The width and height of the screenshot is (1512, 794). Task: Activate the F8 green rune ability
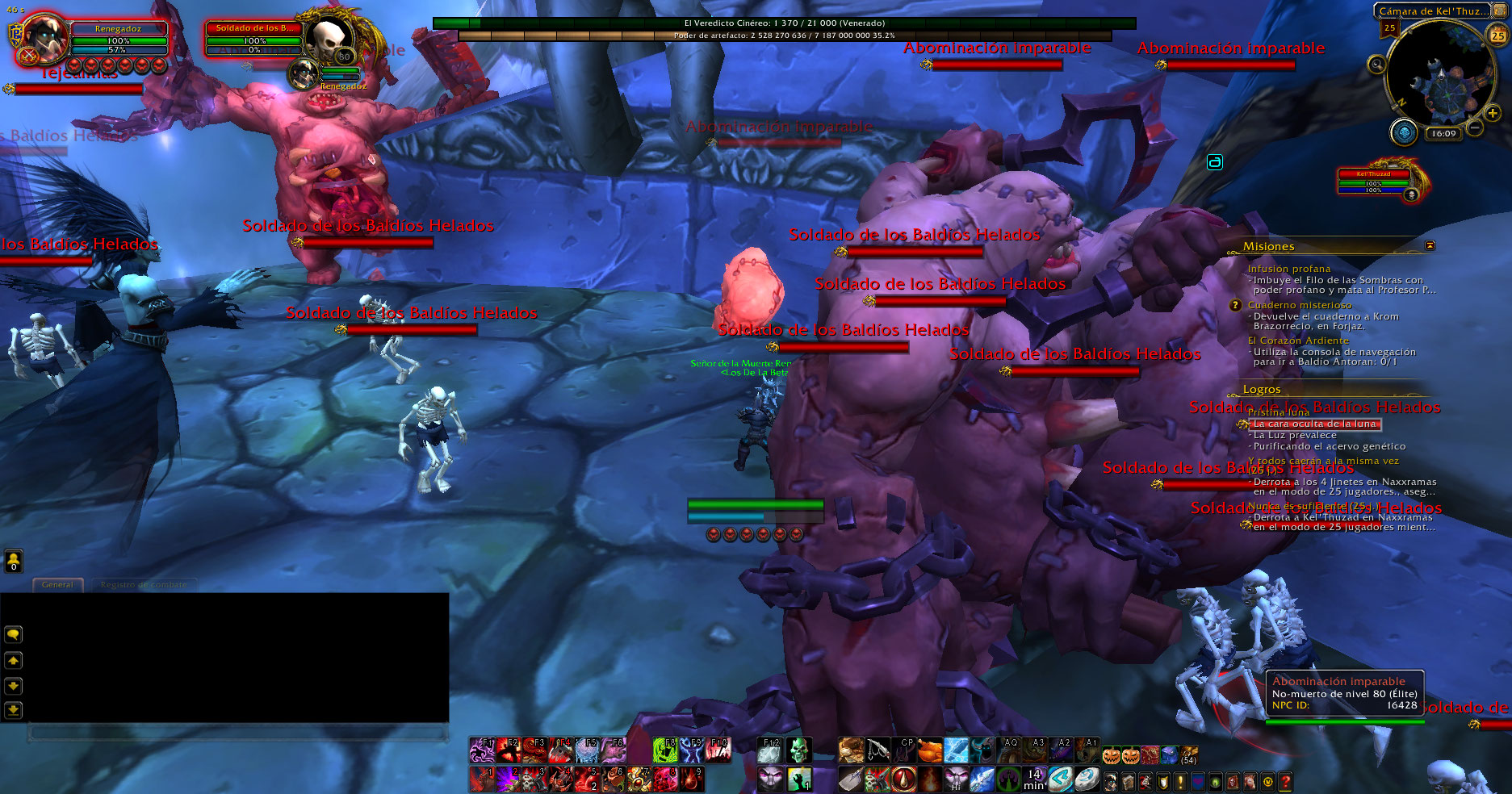pyautogui.click(x=664, y=750)
